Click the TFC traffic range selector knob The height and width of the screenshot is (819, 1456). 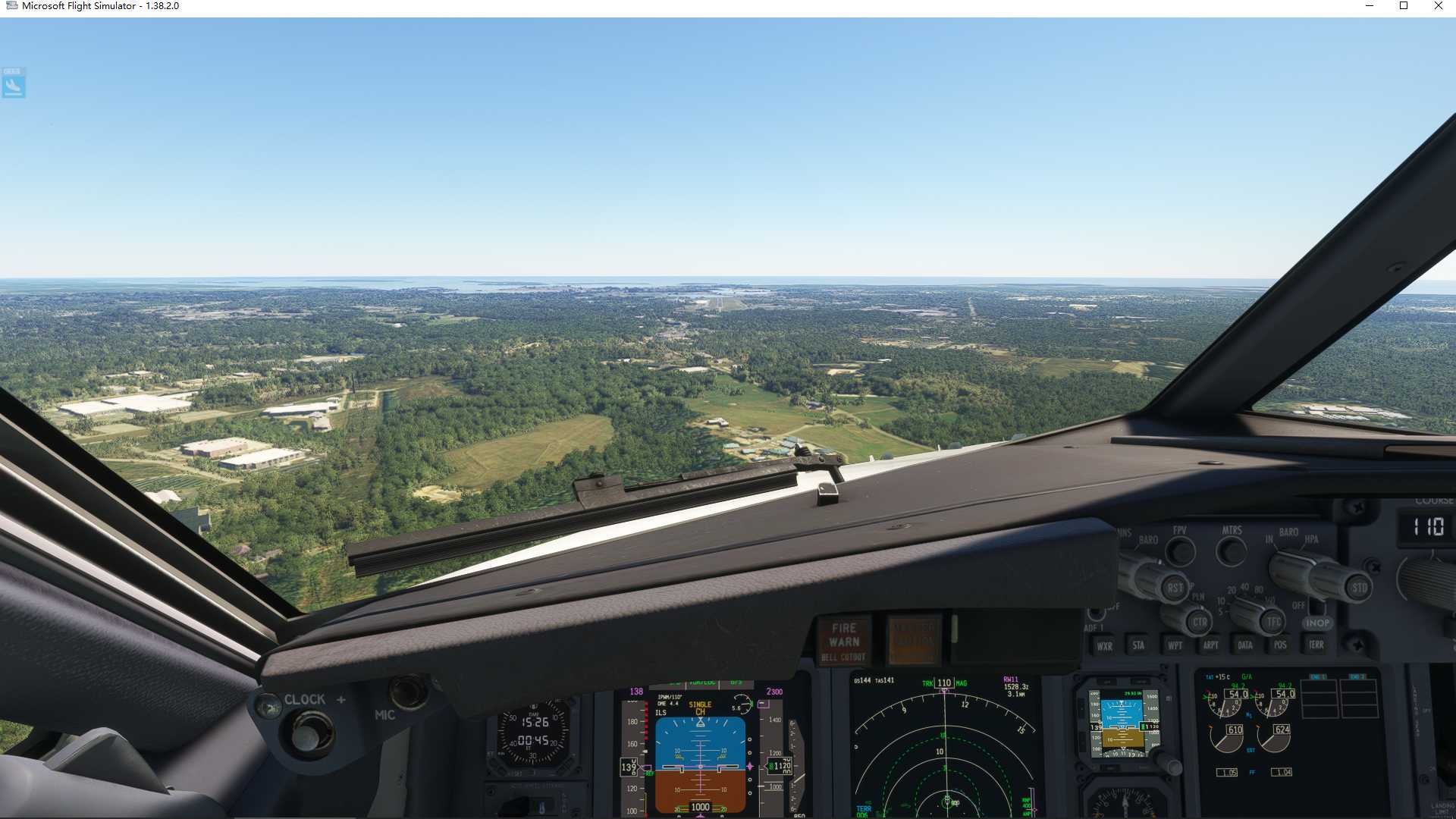tap(1273, 622)
